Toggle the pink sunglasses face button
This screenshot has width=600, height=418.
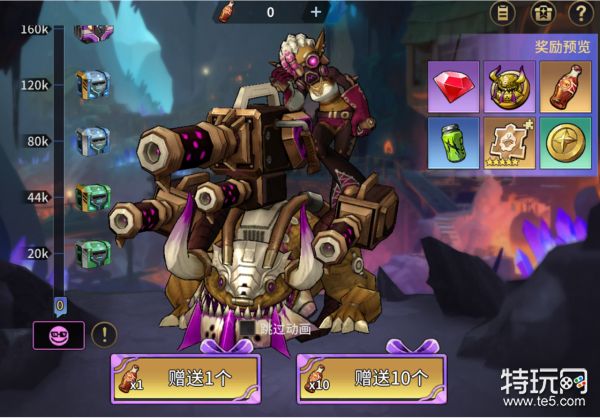pyautogui.click(x=59, y=335)
